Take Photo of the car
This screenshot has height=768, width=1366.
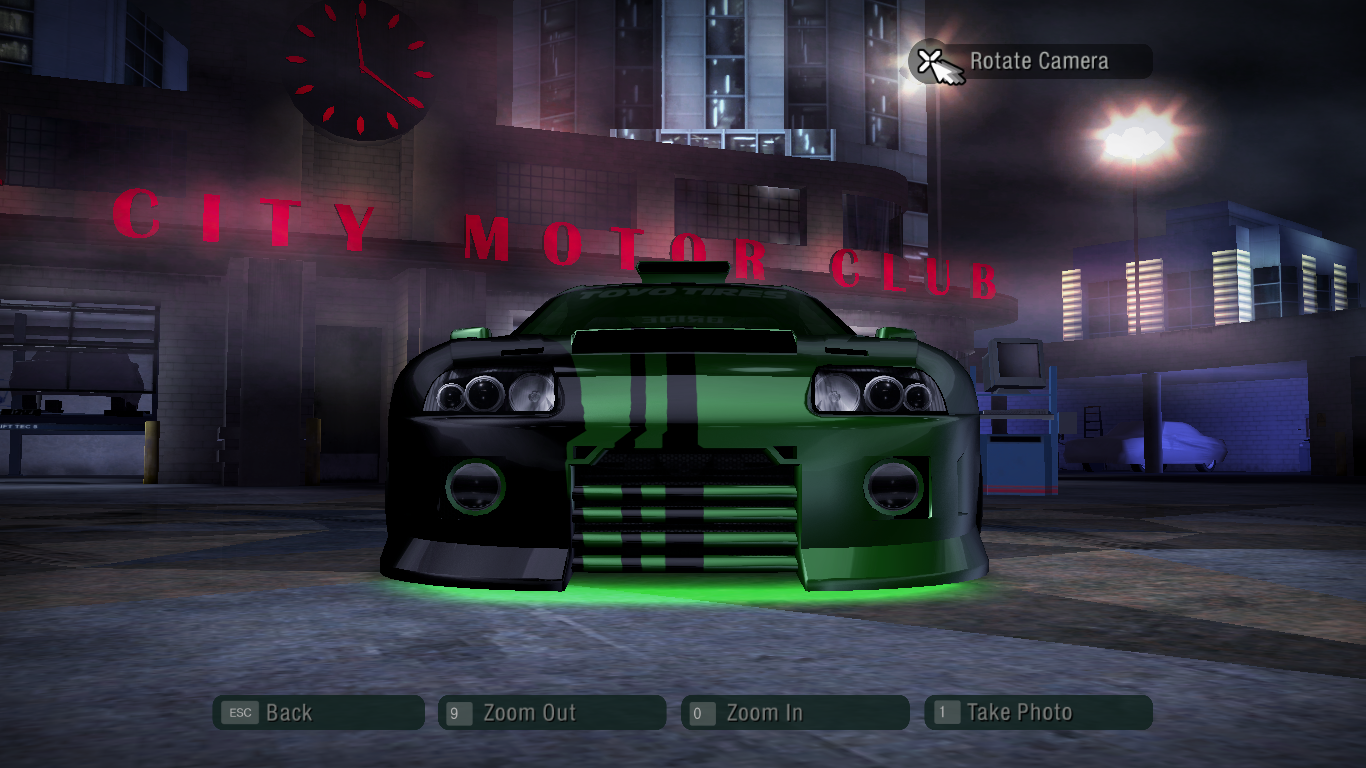tap(1038, 713)
